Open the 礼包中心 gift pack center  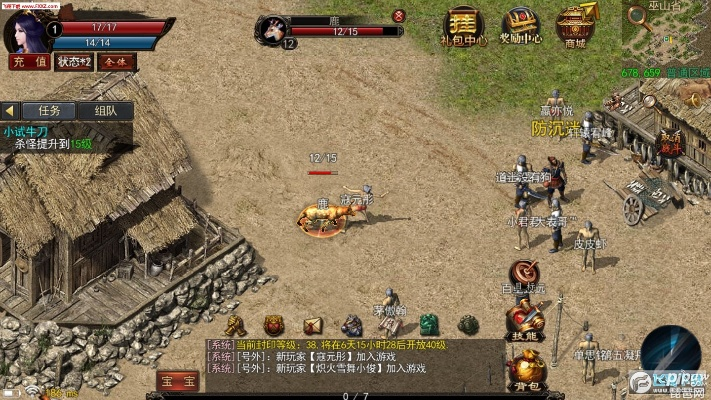pyautogui.click(x=463, y=27)
